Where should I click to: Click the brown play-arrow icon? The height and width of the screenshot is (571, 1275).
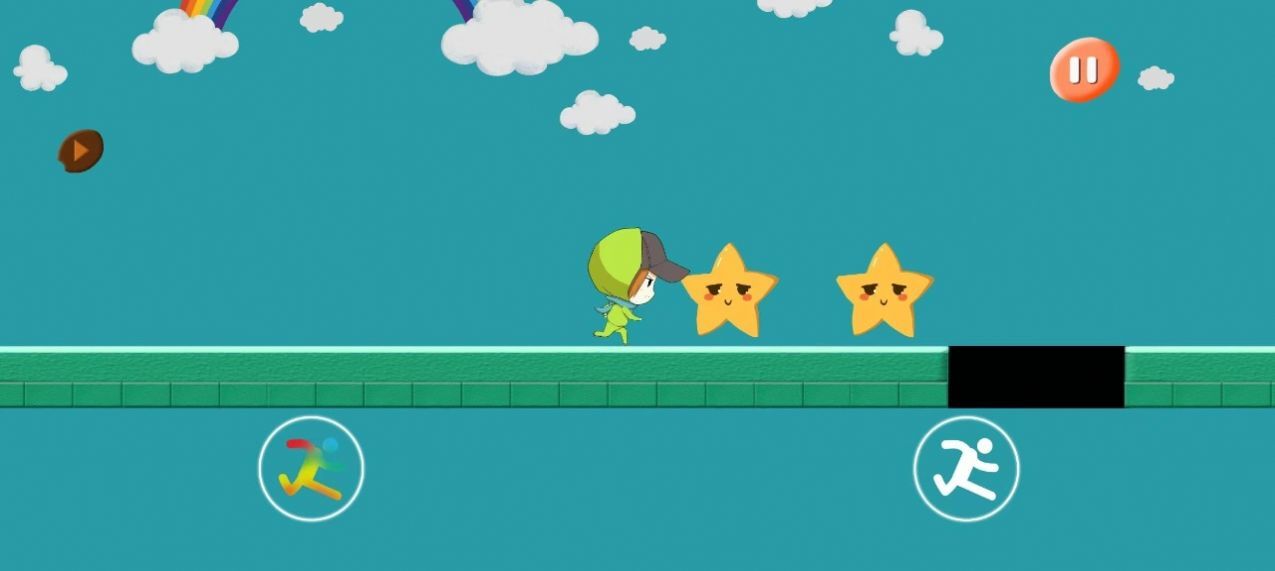click(x=81, y=150)
